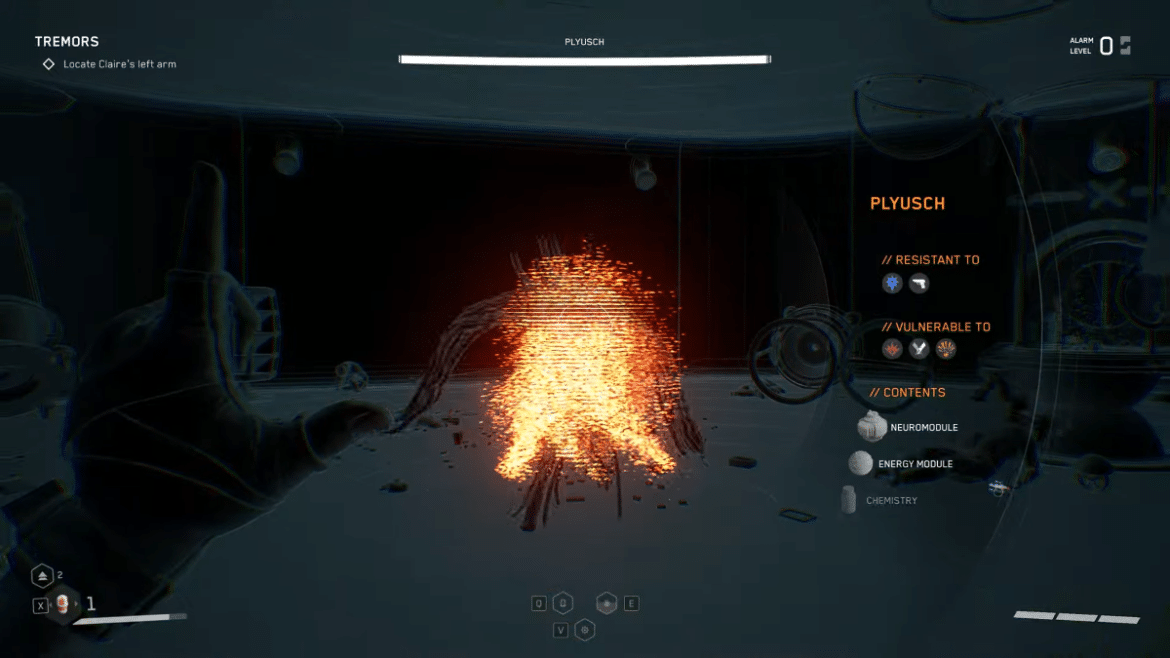Click the eject-arrow hexagon icon
Viewport: 1170px width, 658px height.
point(42,576)
